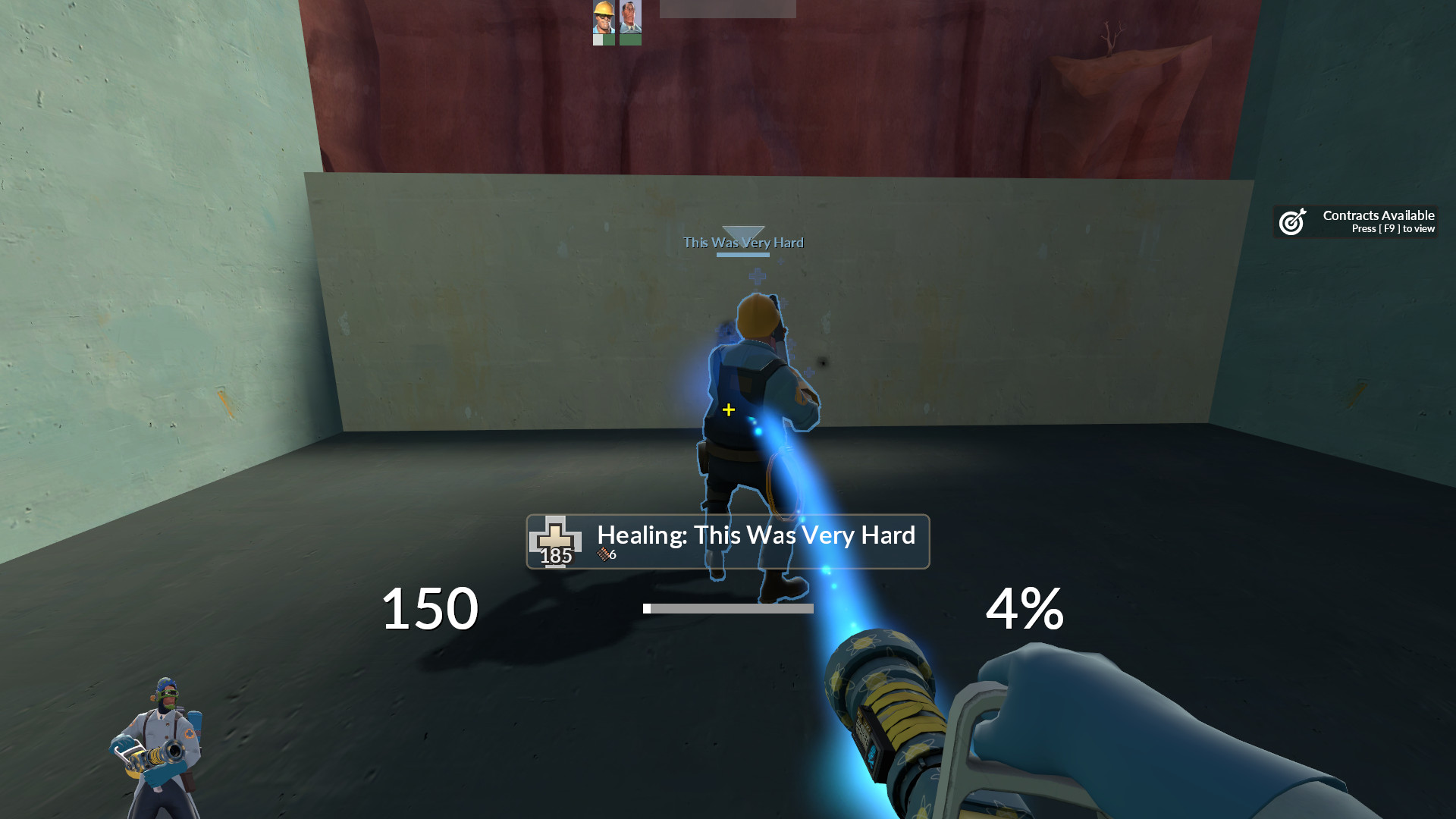Click the Press F9 to view text
The height and width of the screenshot is (819, 1456).
[1393, 229]
